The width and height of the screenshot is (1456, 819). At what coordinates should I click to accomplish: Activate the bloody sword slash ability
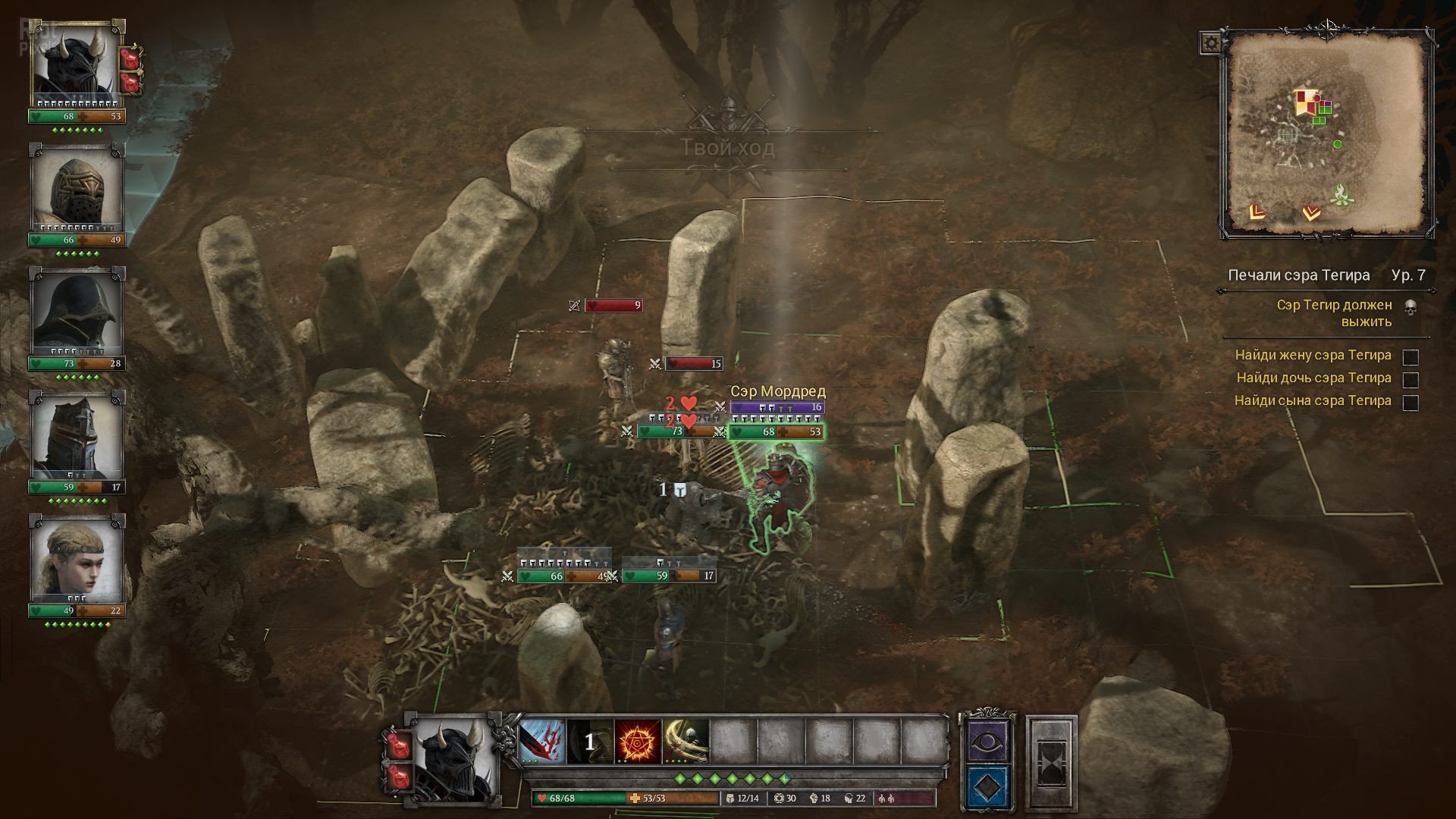pos(541,742)
